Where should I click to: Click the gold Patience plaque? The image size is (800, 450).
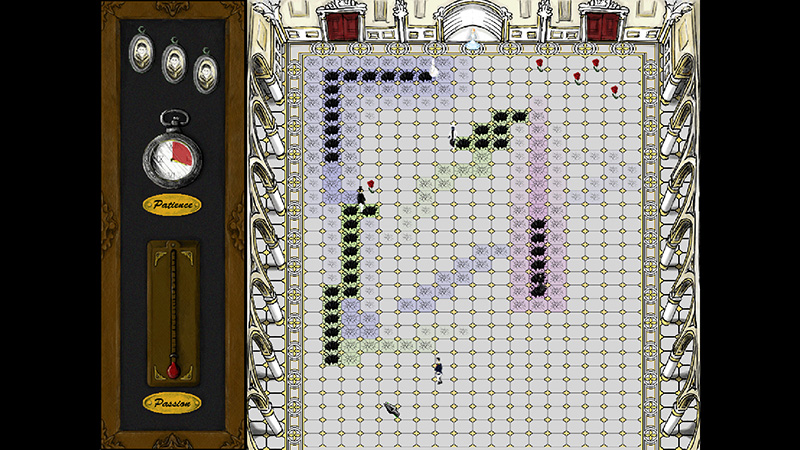[172, 205]
